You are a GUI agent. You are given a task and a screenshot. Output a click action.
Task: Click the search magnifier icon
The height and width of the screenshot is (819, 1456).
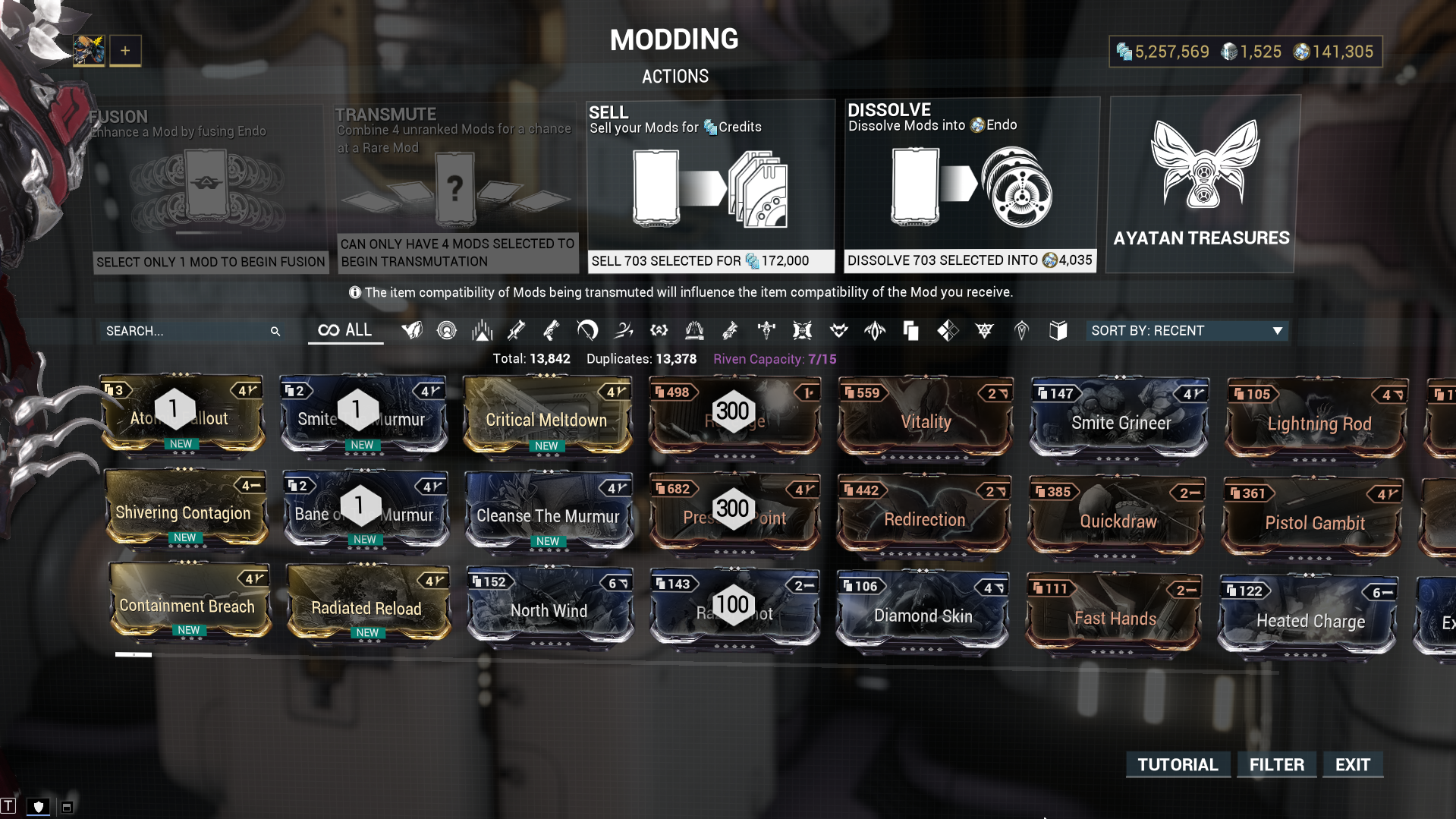(x=275, y=331)
